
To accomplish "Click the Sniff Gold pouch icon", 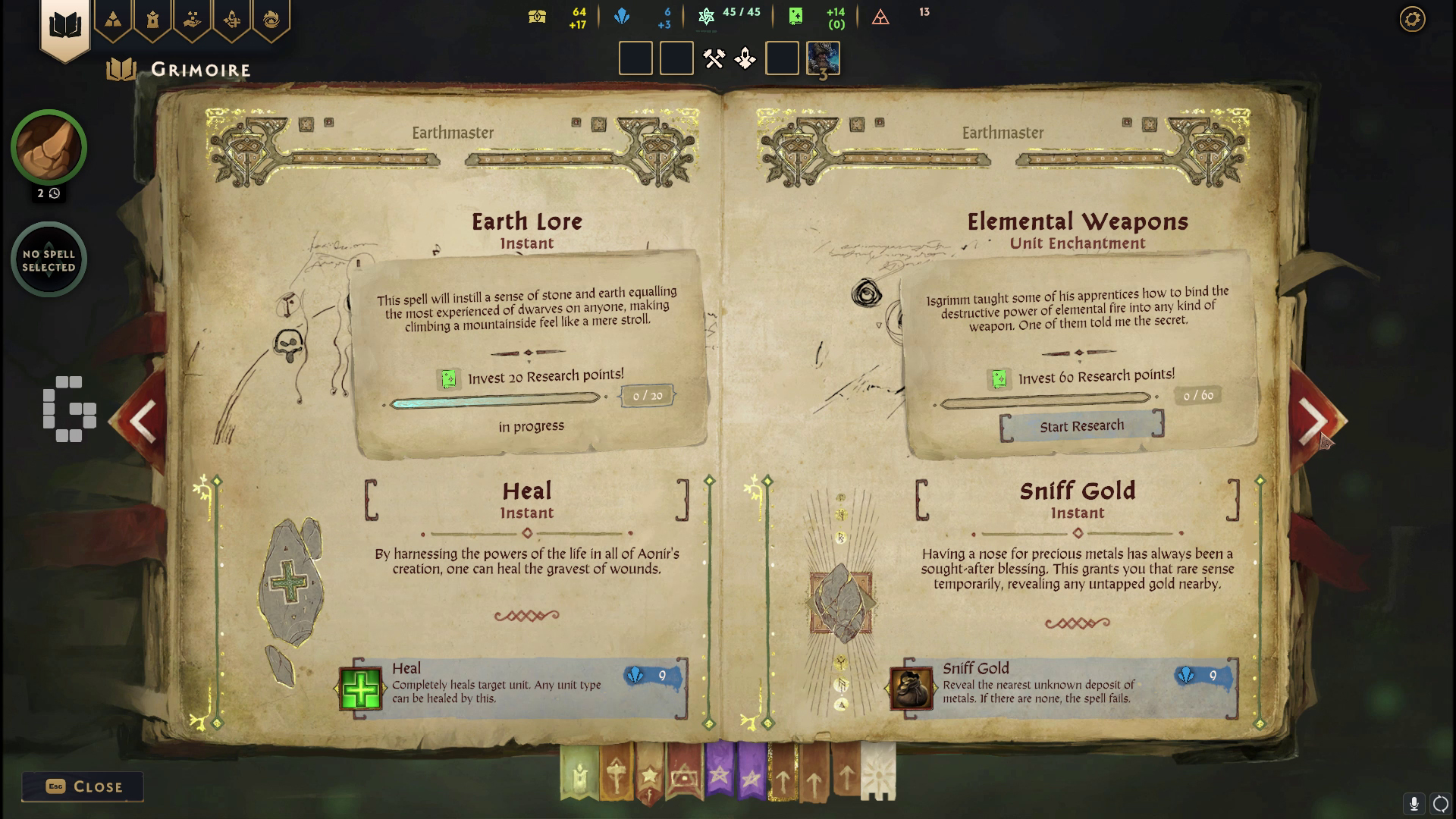I will 912,687.
